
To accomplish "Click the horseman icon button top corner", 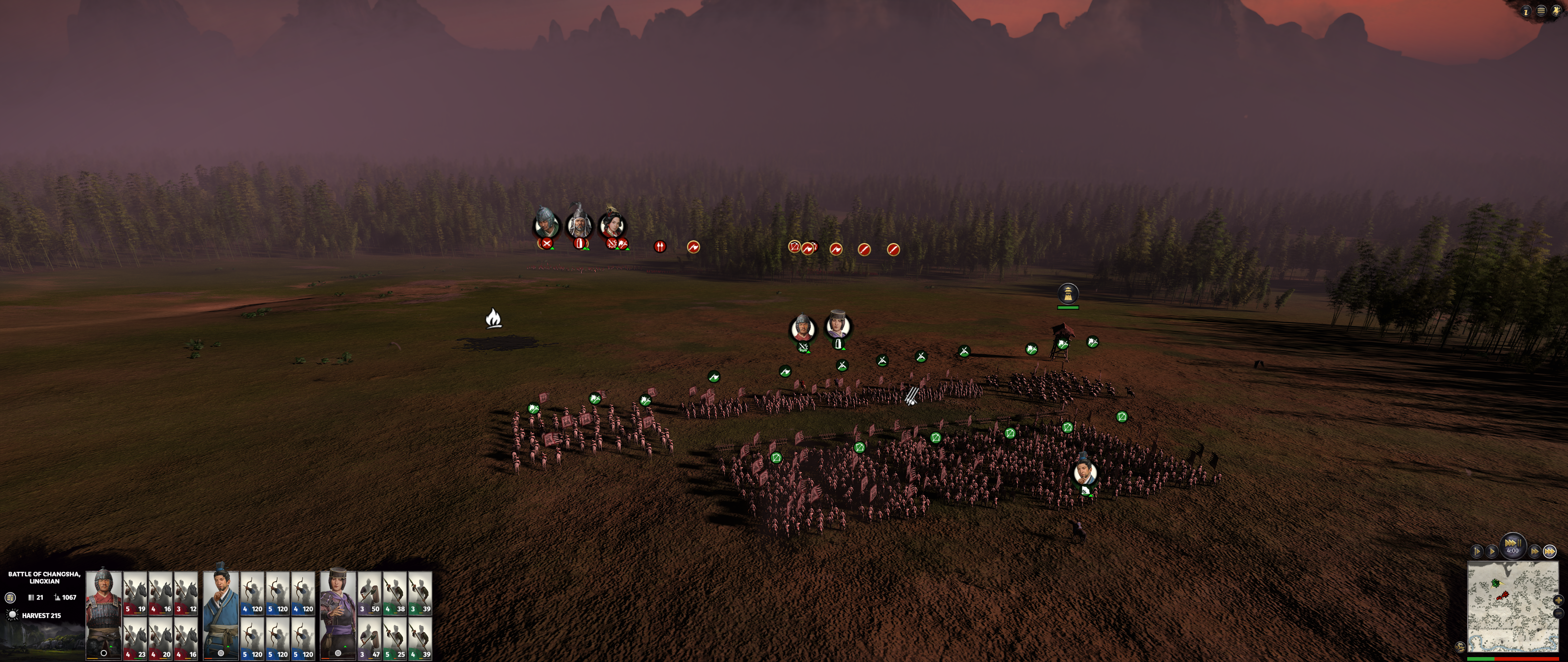I will [x=1556, y=10].
